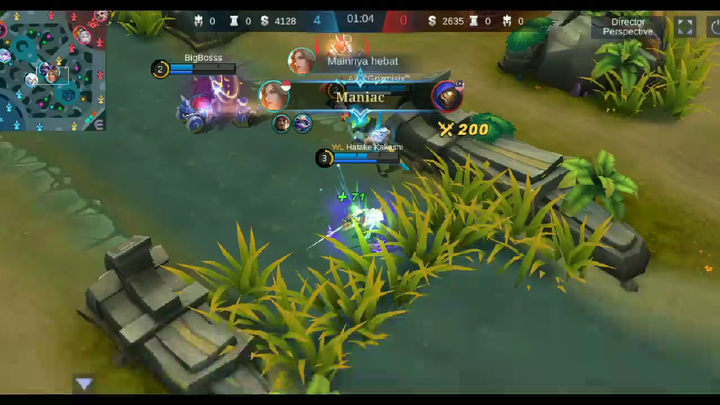Screen dimensions: 720x405
Task: Click the minimap's corner toggle button
Action: pyautogui.click(x=97, y=123)
